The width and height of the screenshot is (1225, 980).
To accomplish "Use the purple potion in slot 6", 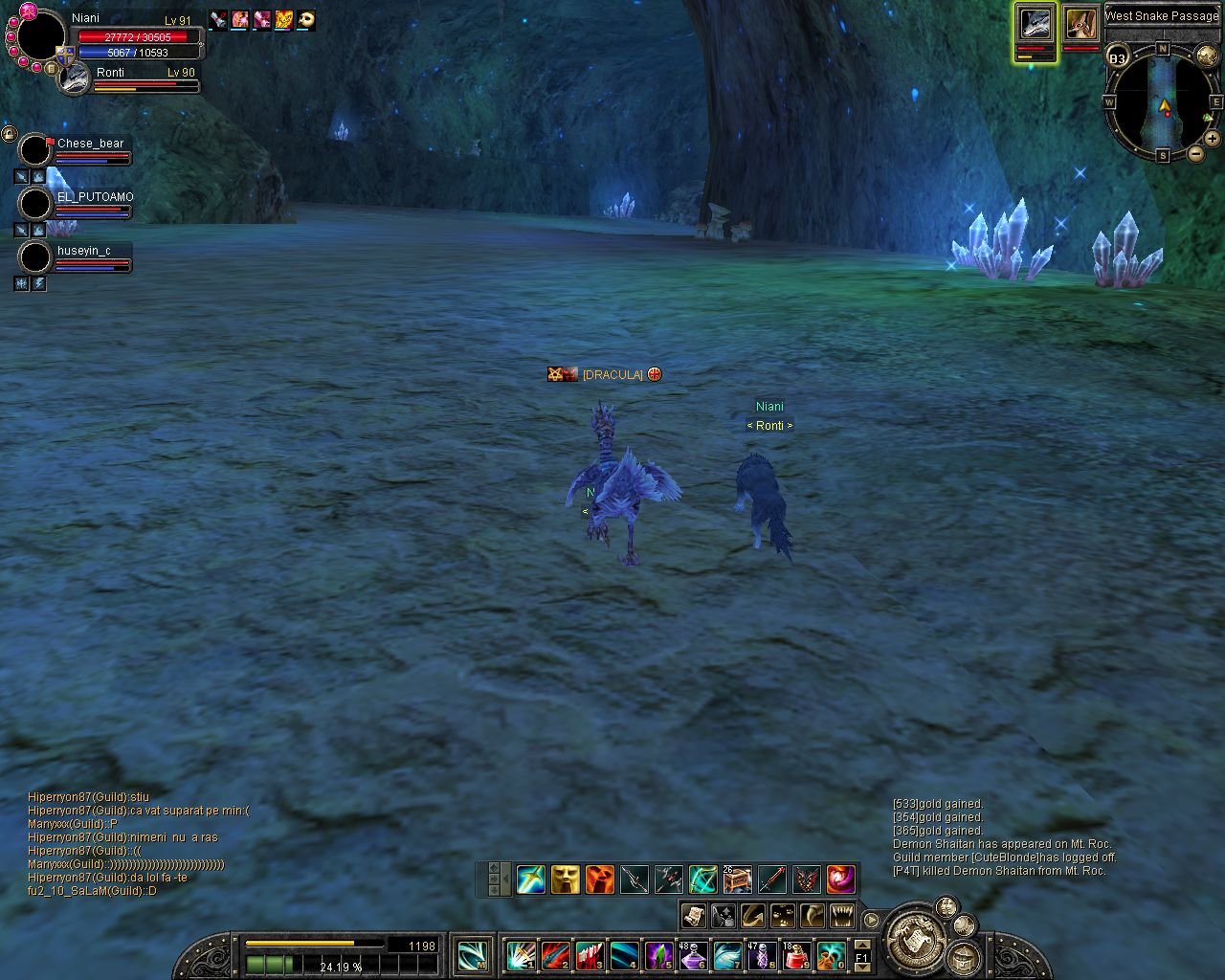I will tap(694, 956).
